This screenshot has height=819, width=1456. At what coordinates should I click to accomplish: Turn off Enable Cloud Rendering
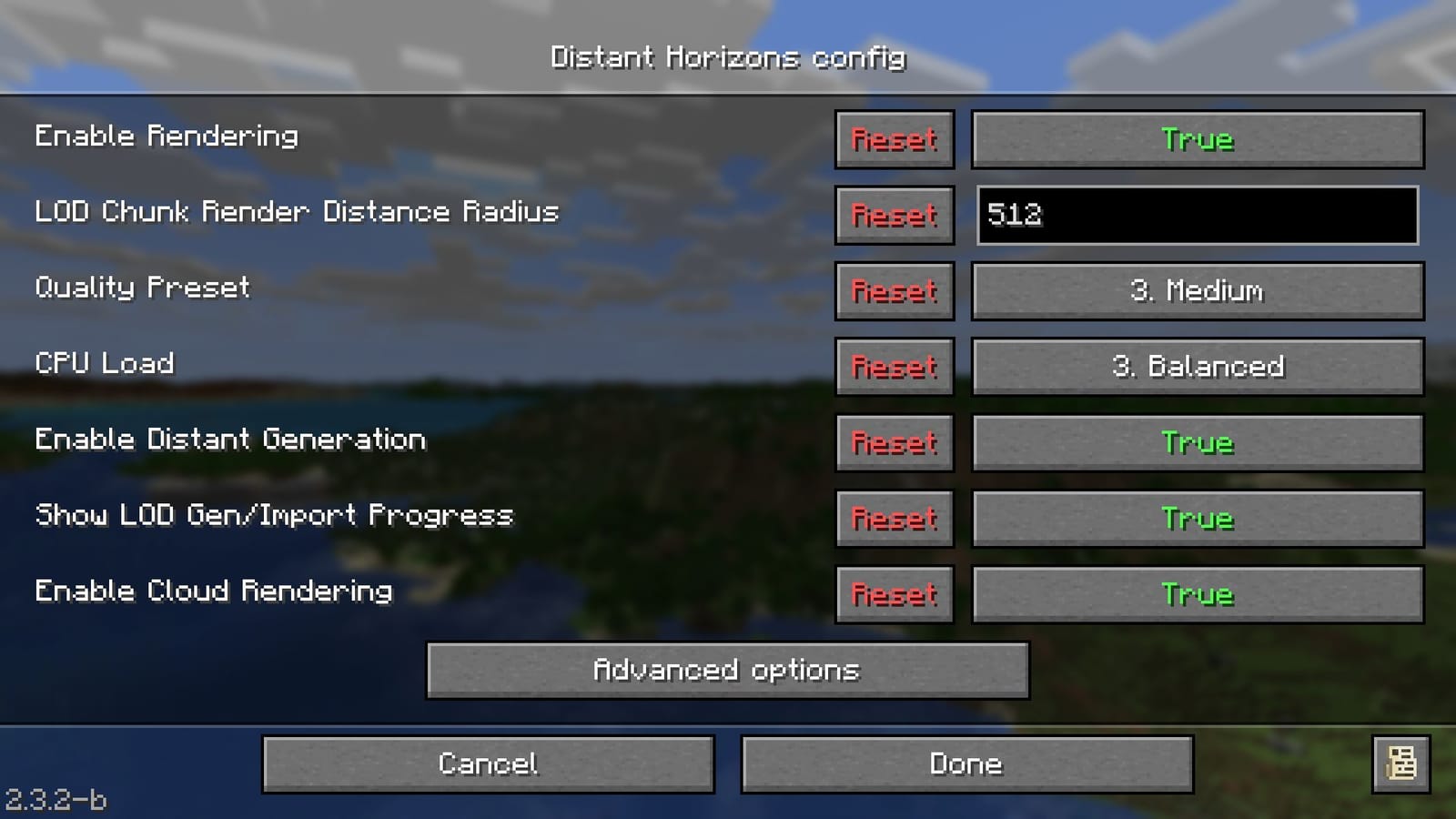(x=1196, y=594)
